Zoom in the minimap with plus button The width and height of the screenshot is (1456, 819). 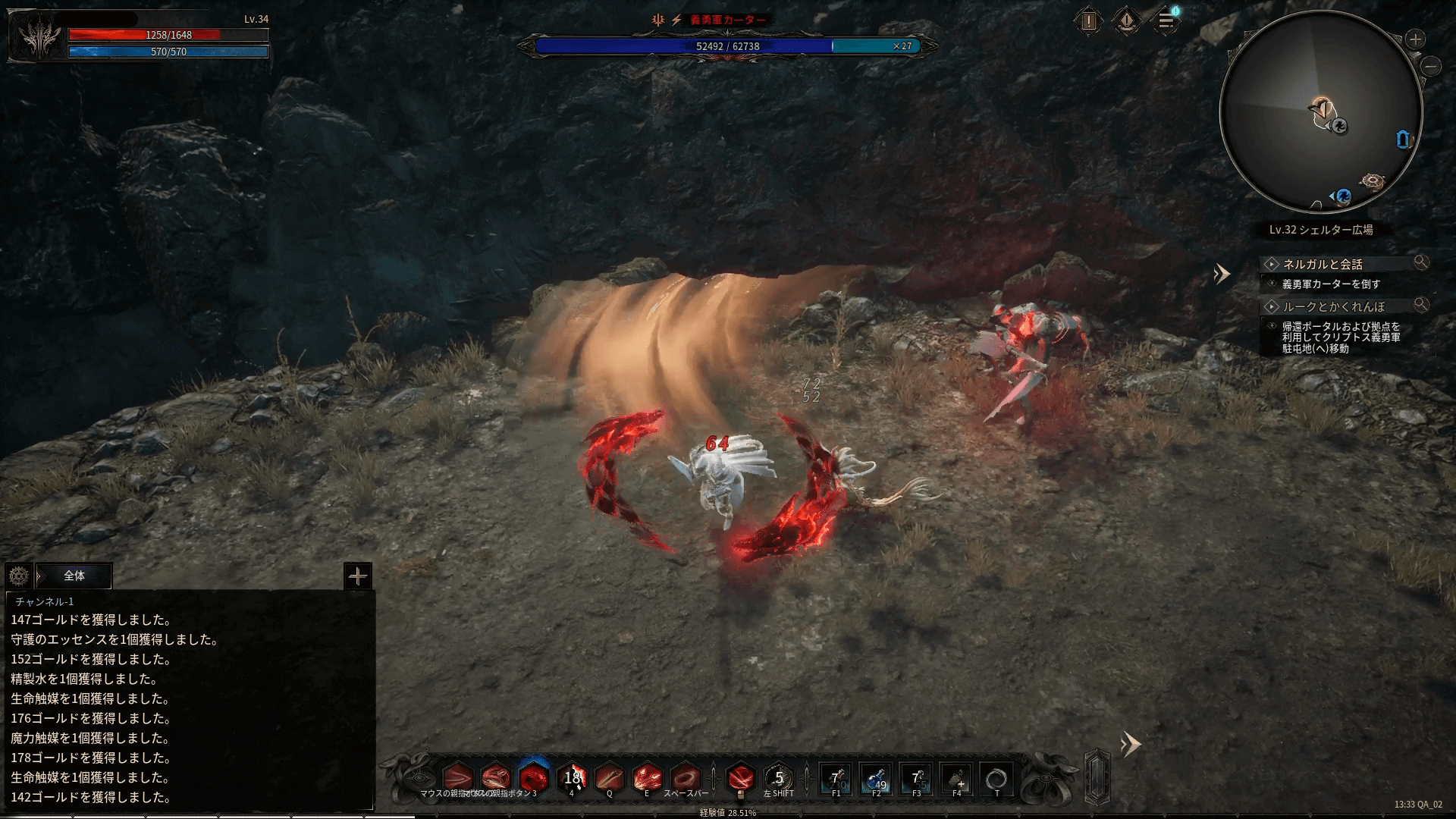(1415, 39)
